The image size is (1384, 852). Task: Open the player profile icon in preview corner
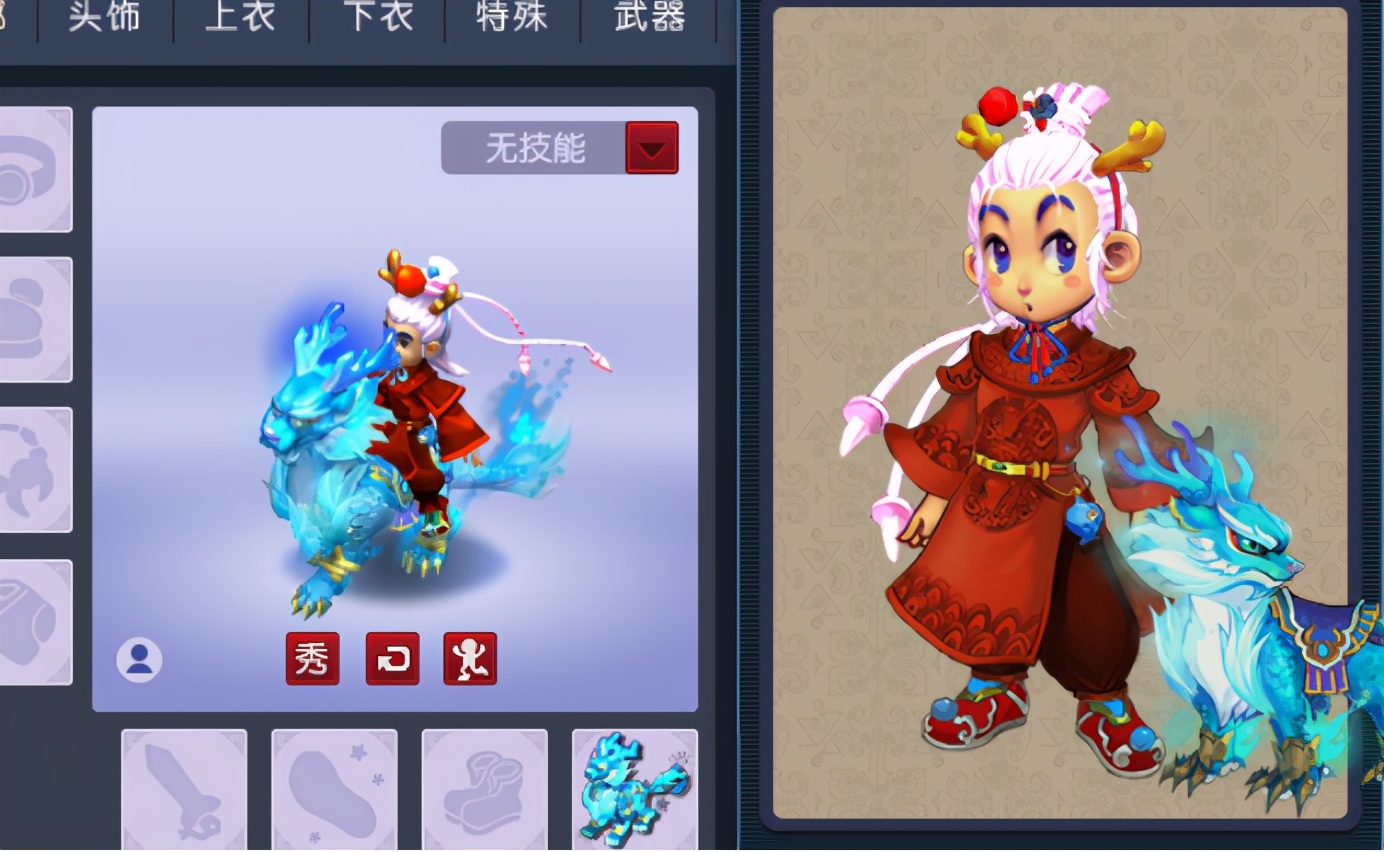point(139,659)
